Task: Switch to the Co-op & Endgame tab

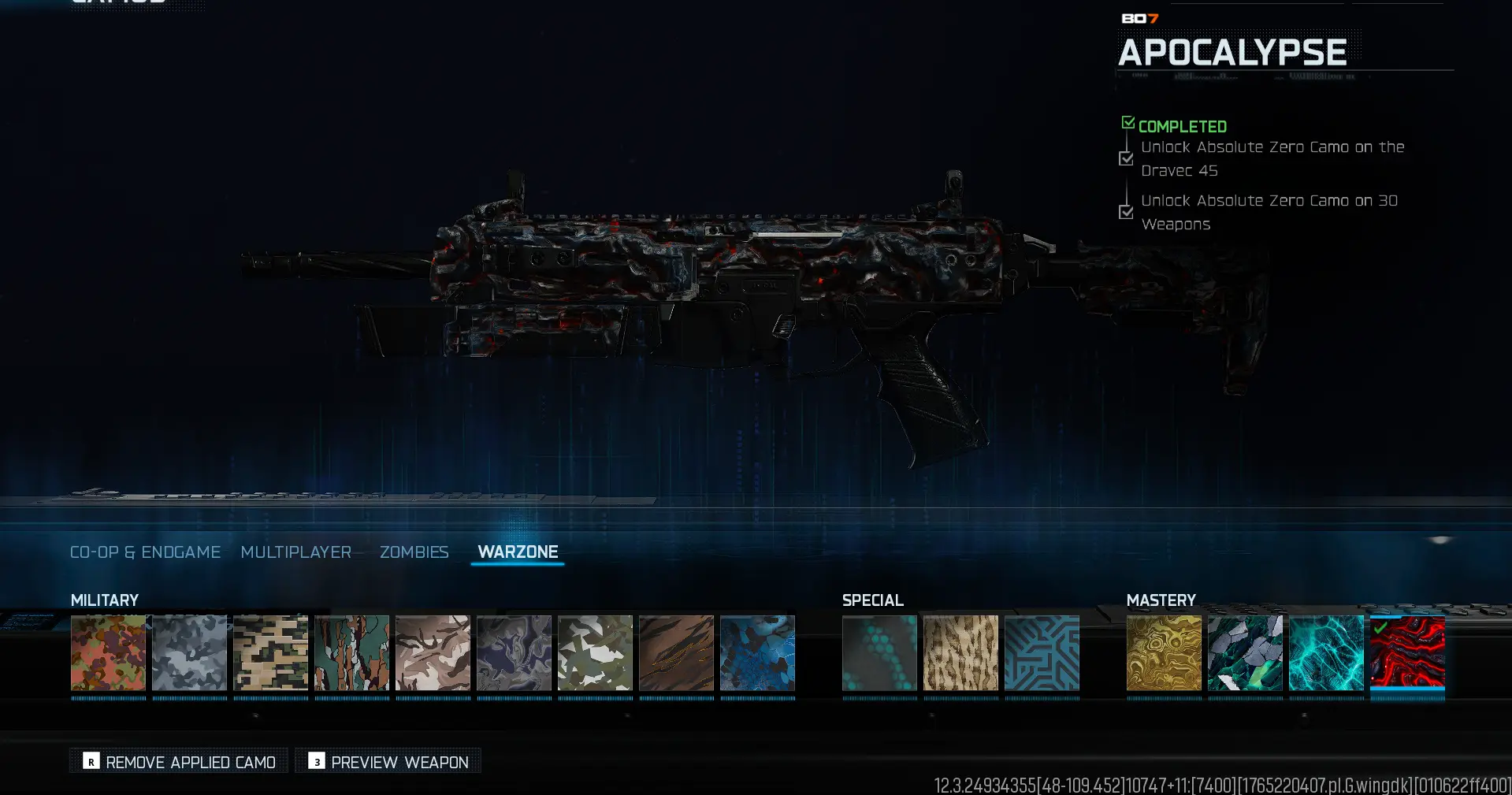Action: tap(145, 552)
